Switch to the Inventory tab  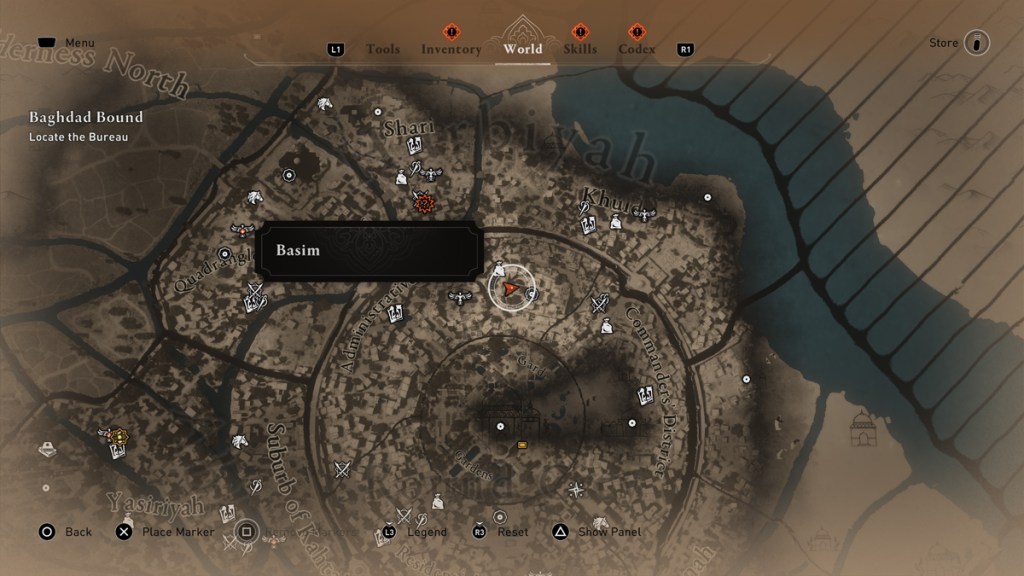pyautogui.click(x=451, y=49)
